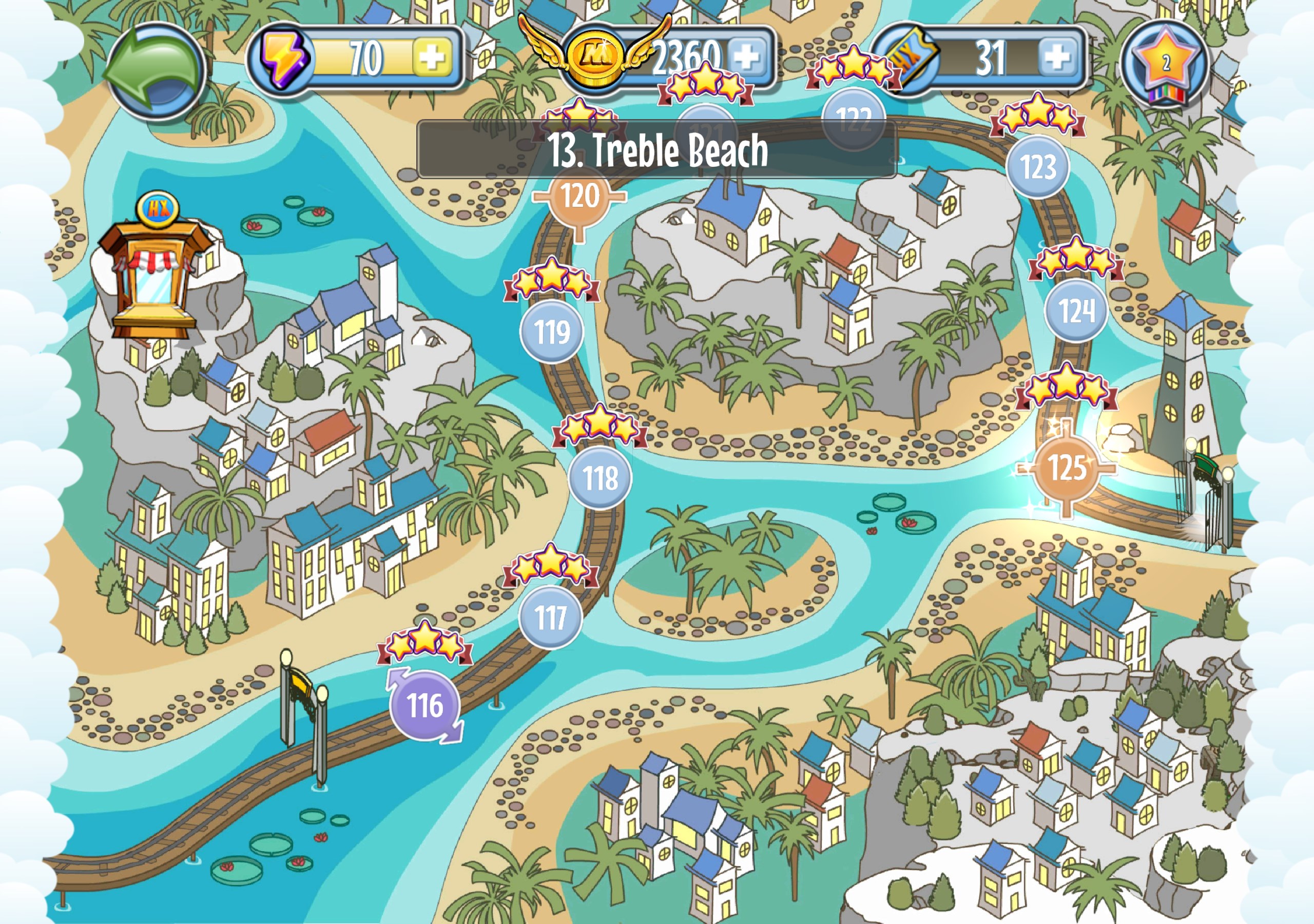Click the orange level 120 marker
This screenshot has height=924, width=1314.
pyautogui.click(x=579, y=197)
